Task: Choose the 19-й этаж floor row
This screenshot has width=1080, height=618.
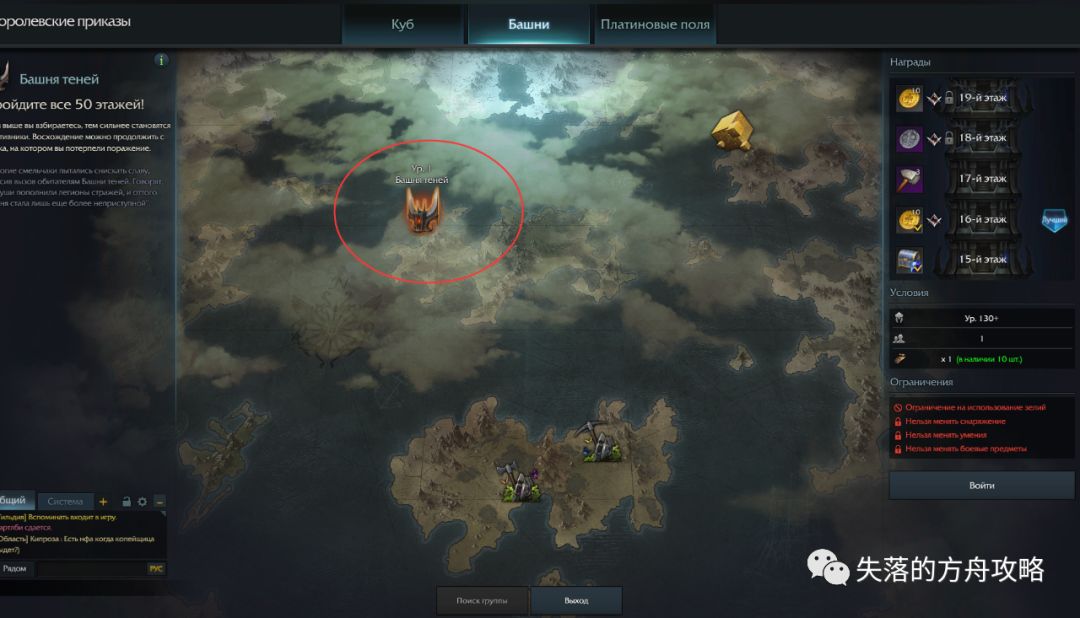Action: coord(982,98)
